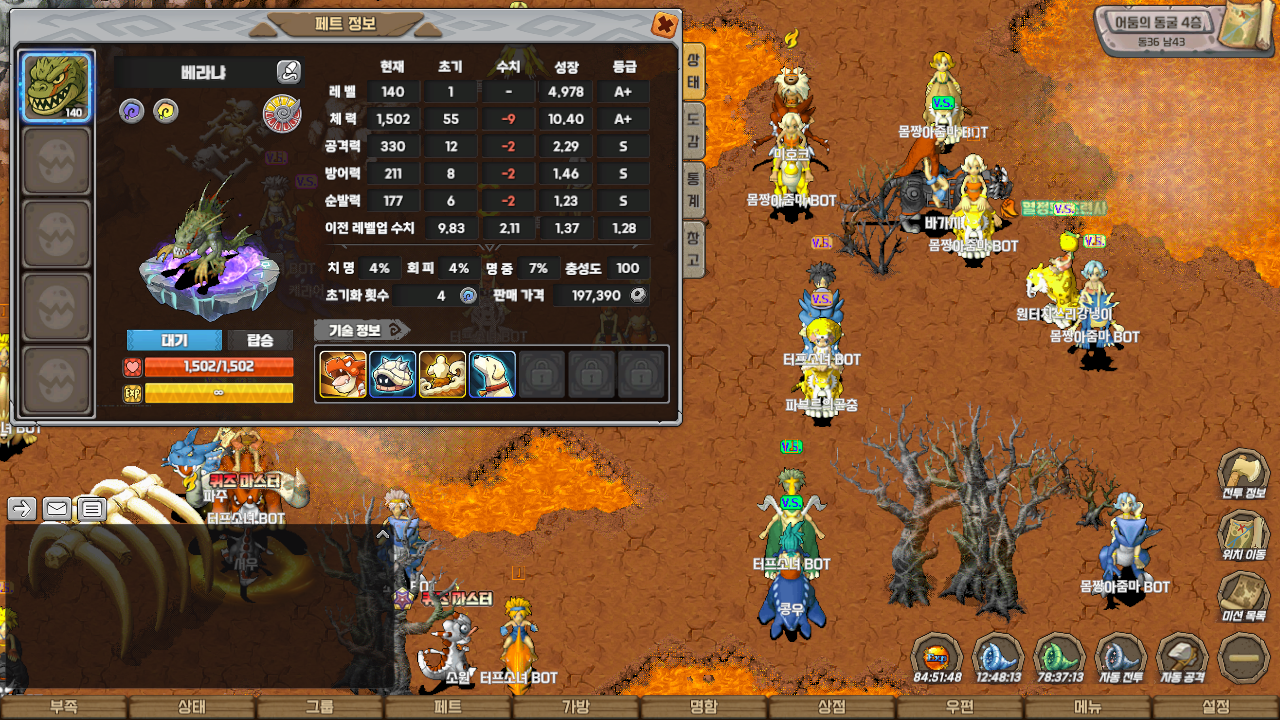This screenshot has width=1280, height=720.
Task: Select the spiked shell skill icon
Action: click(x=392, y=375)
